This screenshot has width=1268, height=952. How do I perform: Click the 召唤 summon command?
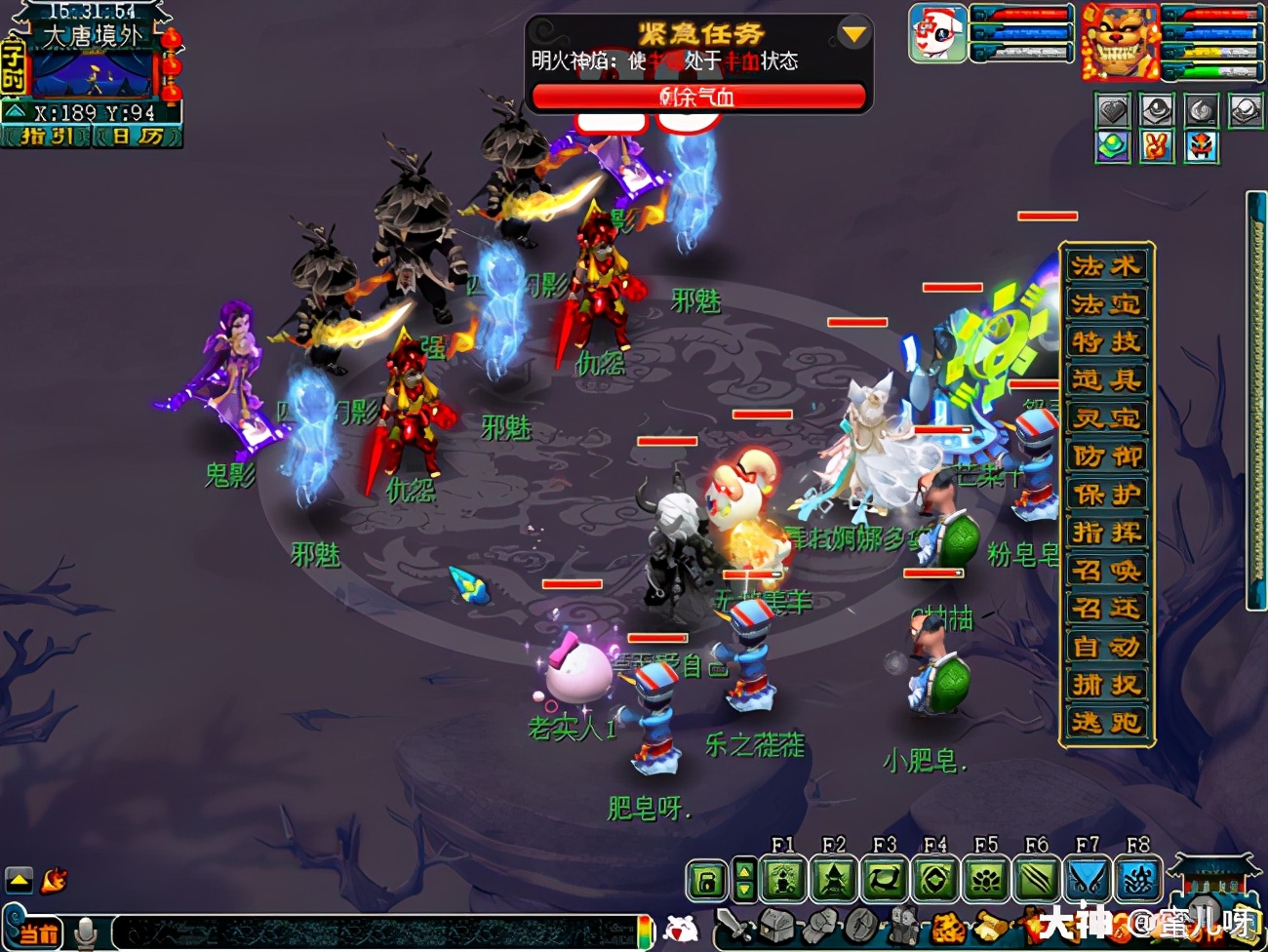(1106, 571)
